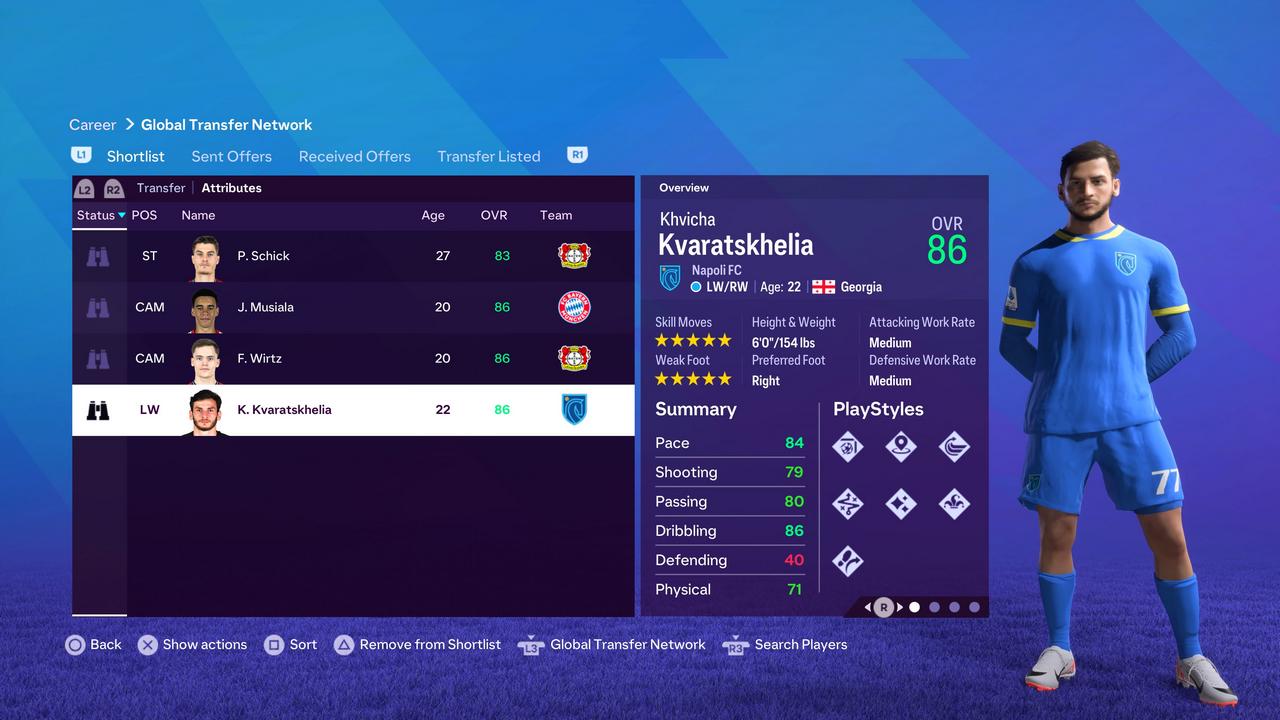
Task: Open the Global Transfer Network footer option
Action: [x=612, y=645]
